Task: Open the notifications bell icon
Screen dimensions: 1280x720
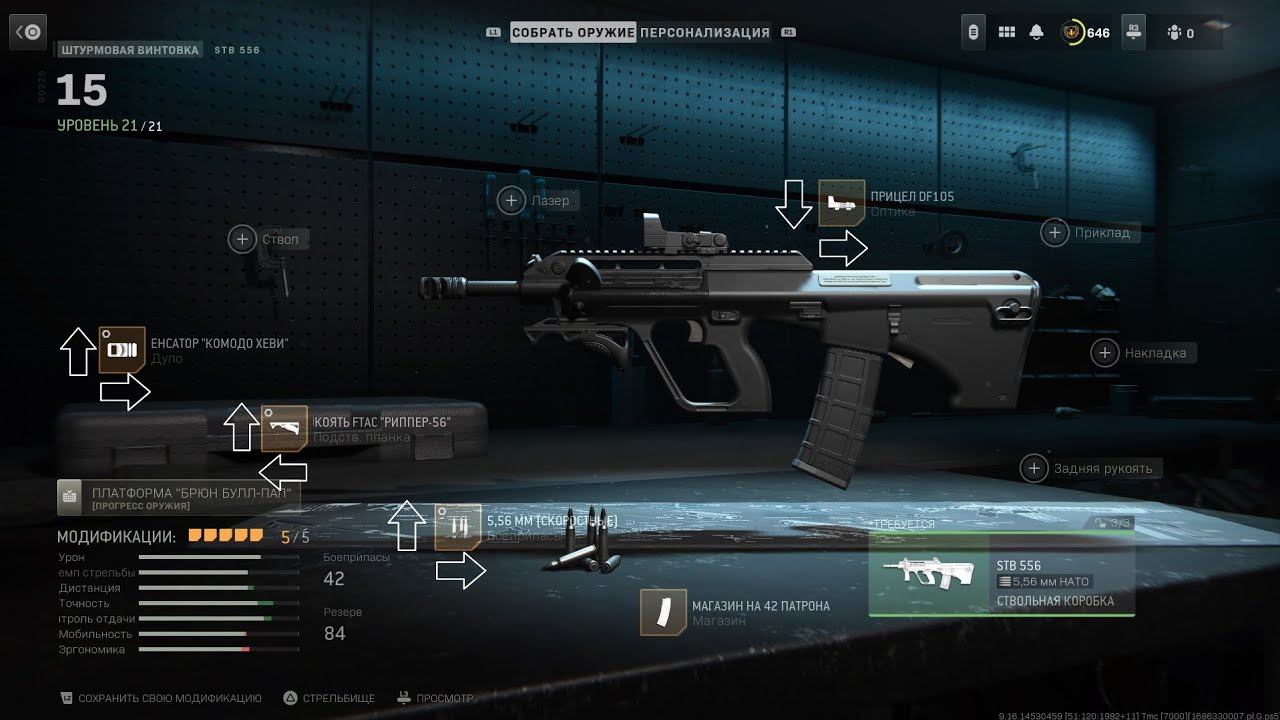Action: click(x=1037, y=32)
